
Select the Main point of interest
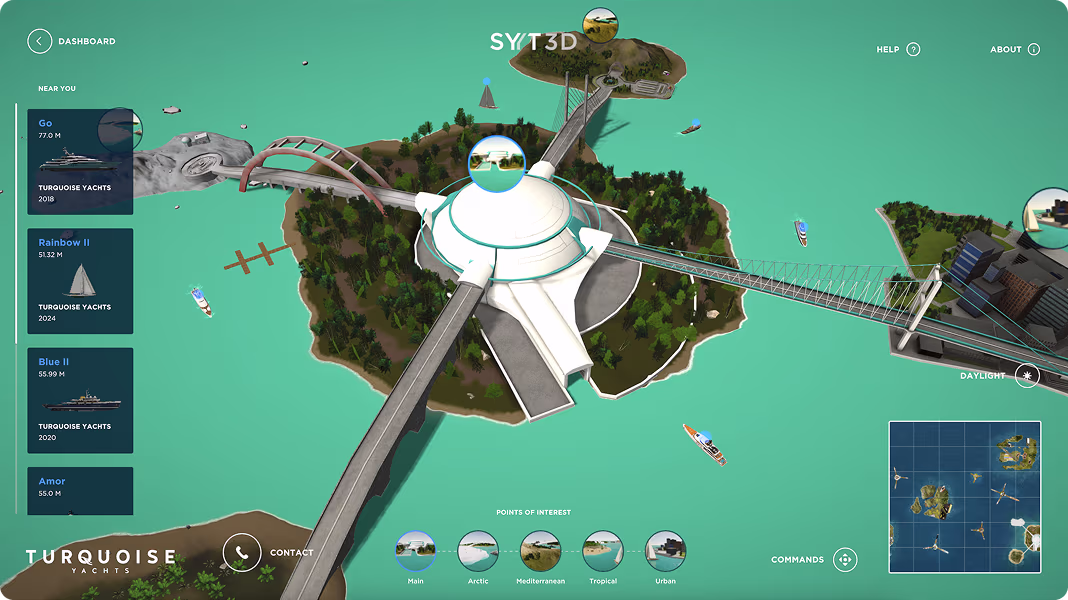pos(415,550)
